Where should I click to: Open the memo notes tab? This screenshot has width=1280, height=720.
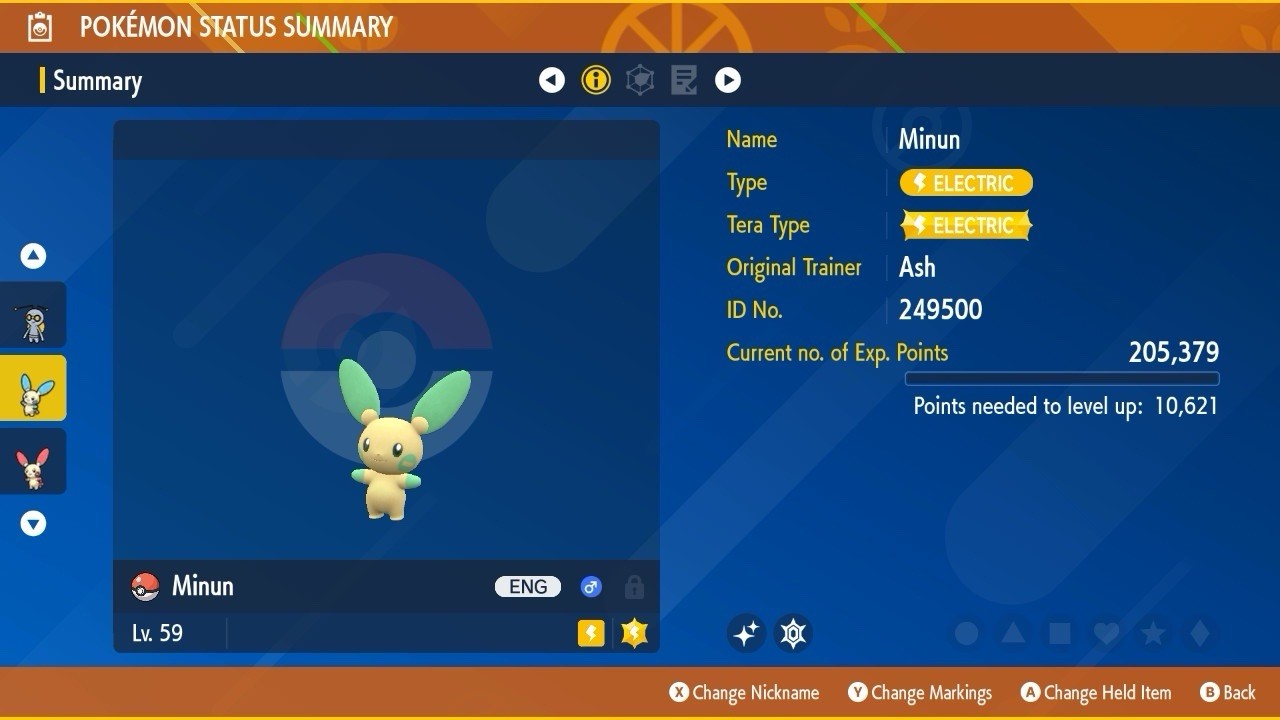point(684,80)
